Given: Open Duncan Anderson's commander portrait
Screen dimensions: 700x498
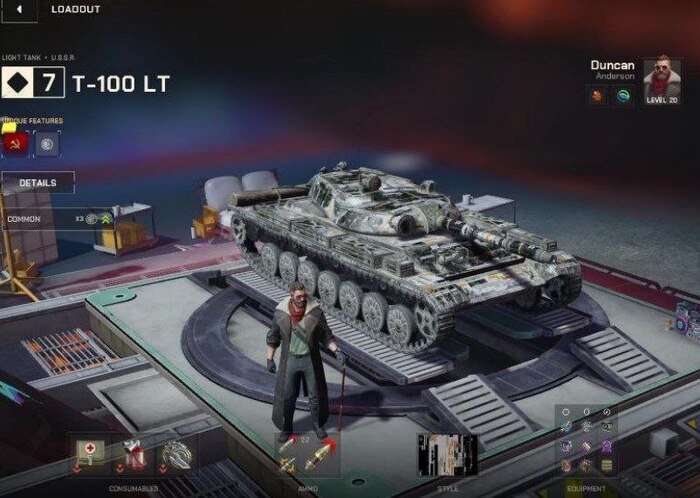Looking at the screenshot, I should point(661,78).
